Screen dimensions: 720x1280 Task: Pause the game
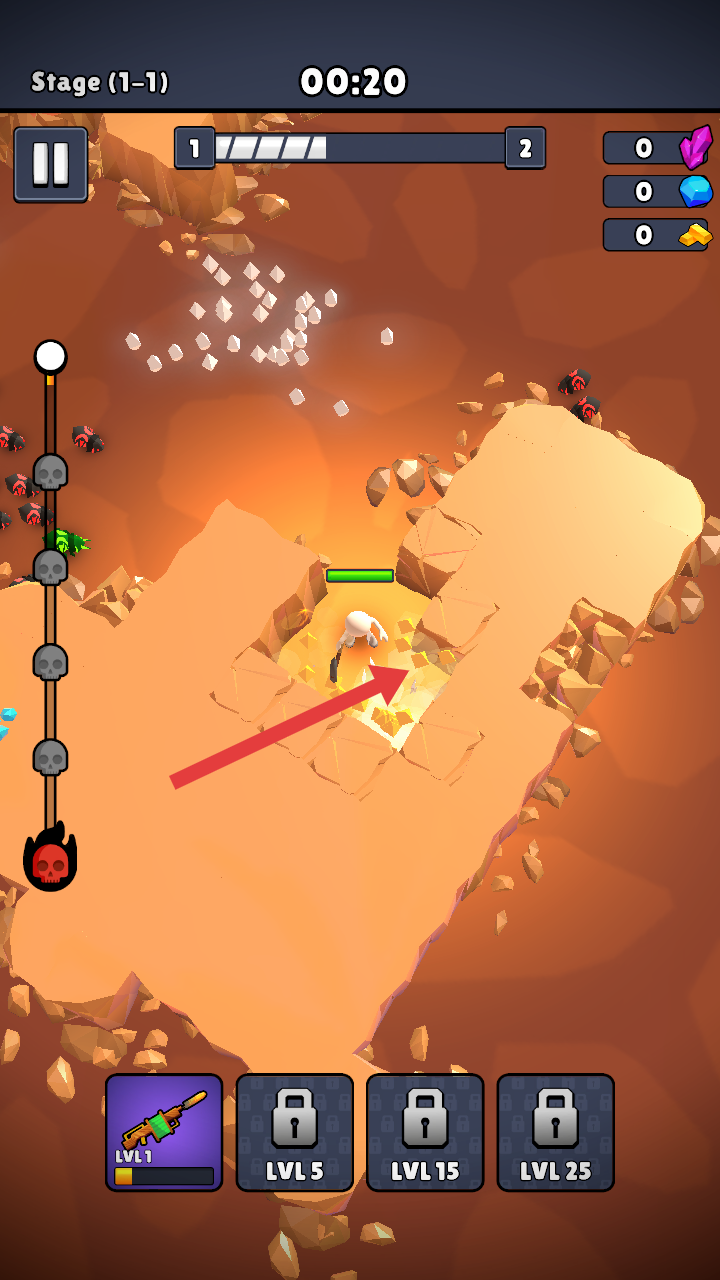(50, 164)
